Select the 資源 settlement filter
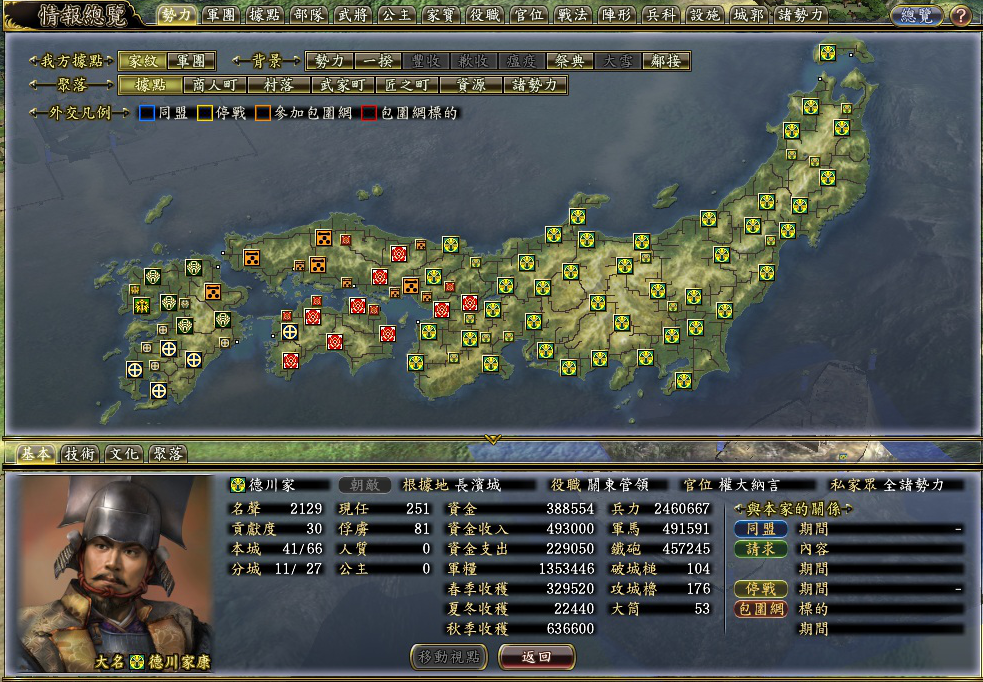This screenshot has width=983, height=682. pyautogui.click(x=471, y=85)
